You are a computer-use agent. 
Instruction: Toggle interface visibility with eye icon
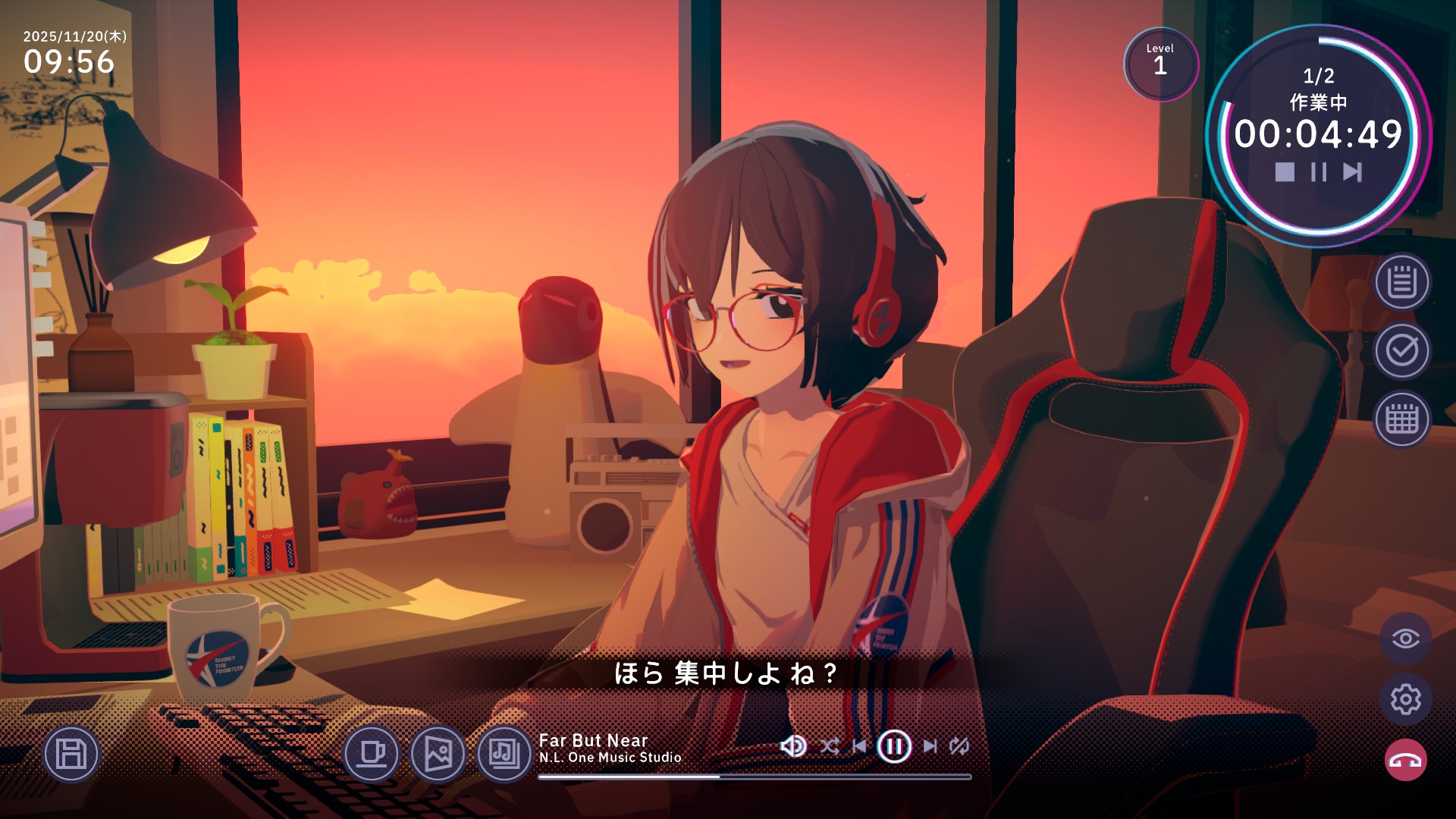pyautogui.click(x=1405, y=639)
